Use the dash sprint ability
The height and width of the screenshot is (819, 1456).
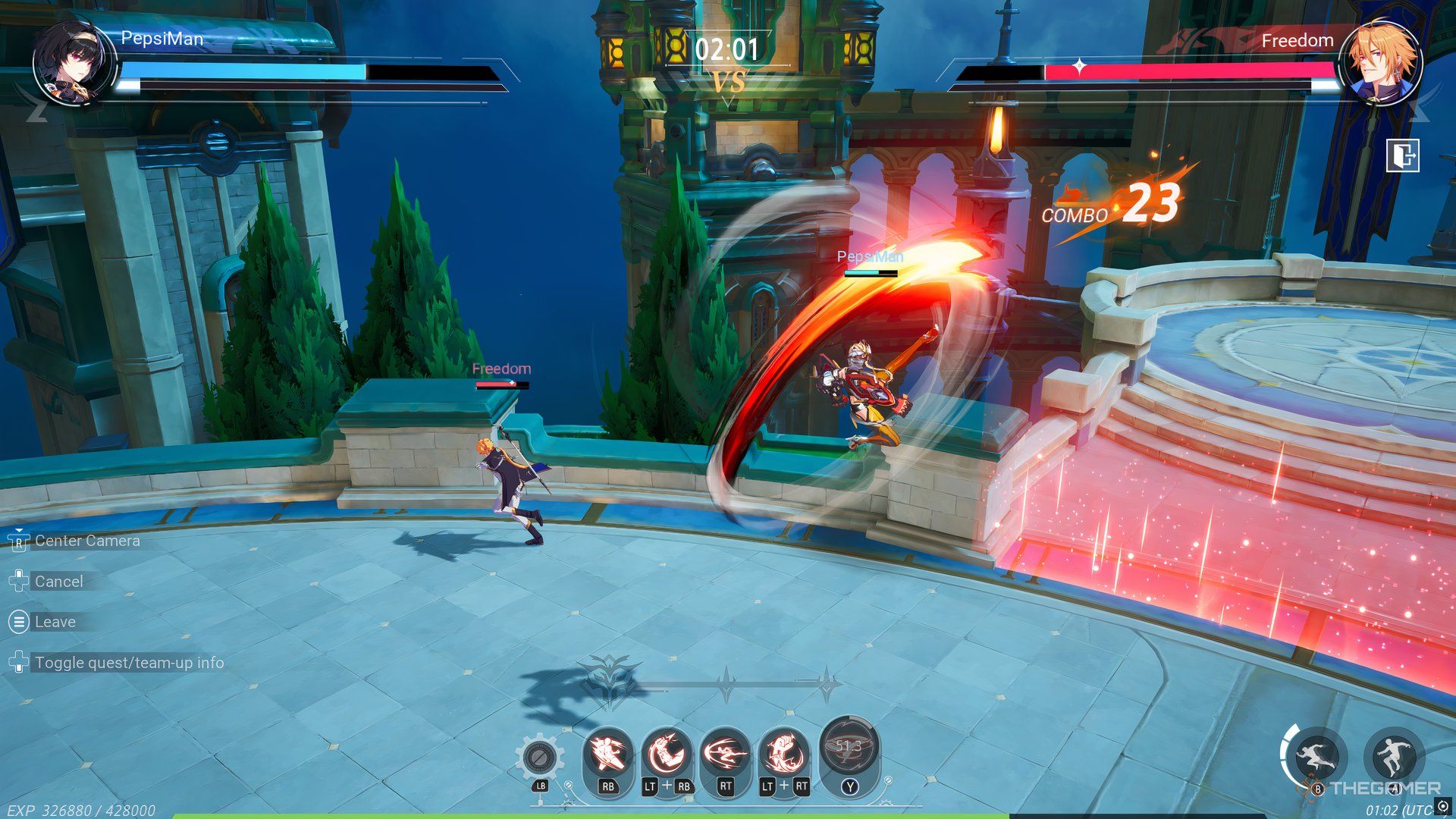click(1316, 756)
